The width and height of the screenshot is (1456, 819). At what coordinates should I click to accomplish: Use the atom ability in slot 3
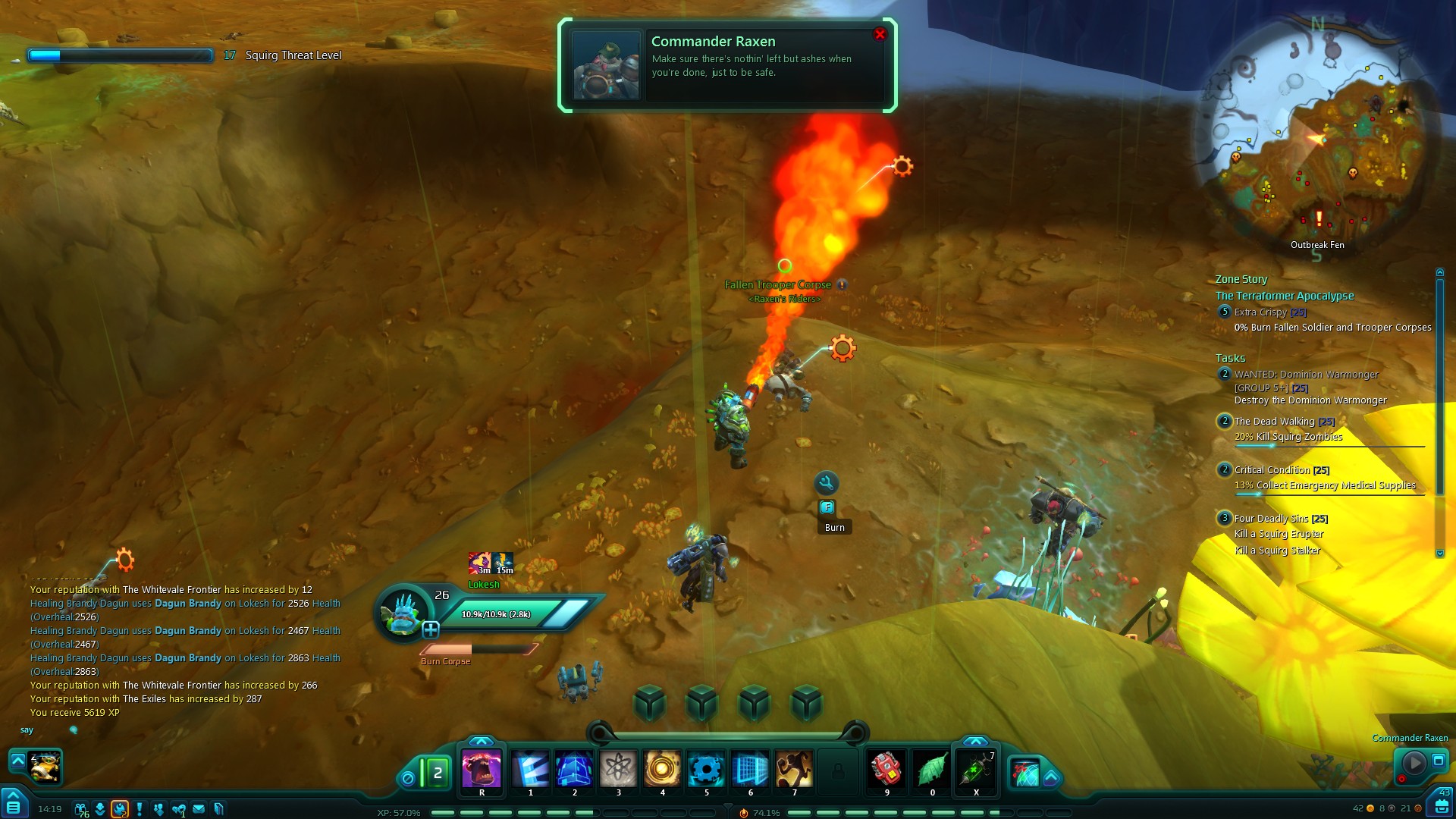pyautogui.click(x=619, y=770)
